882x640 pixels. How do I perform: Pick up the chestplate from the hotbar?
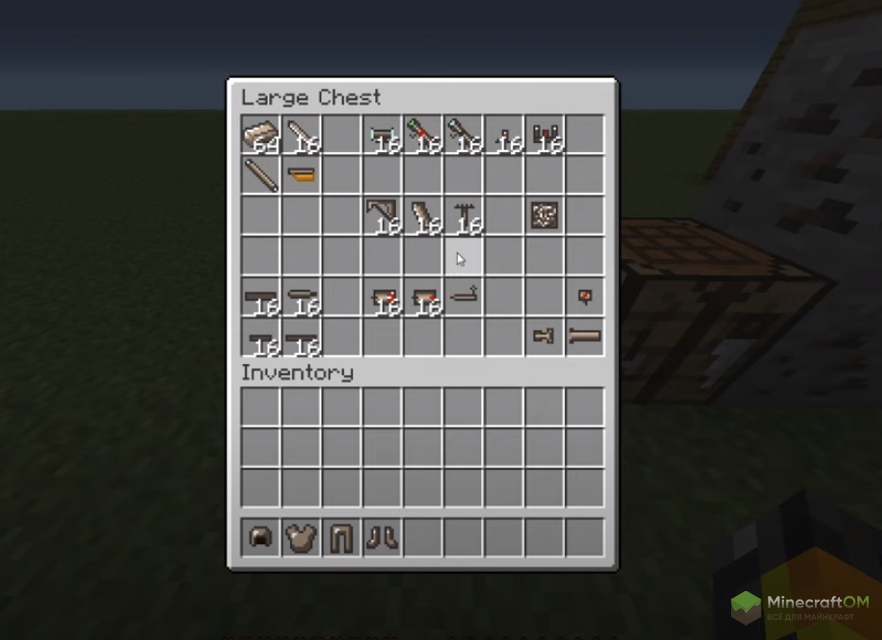coord(301,538)
